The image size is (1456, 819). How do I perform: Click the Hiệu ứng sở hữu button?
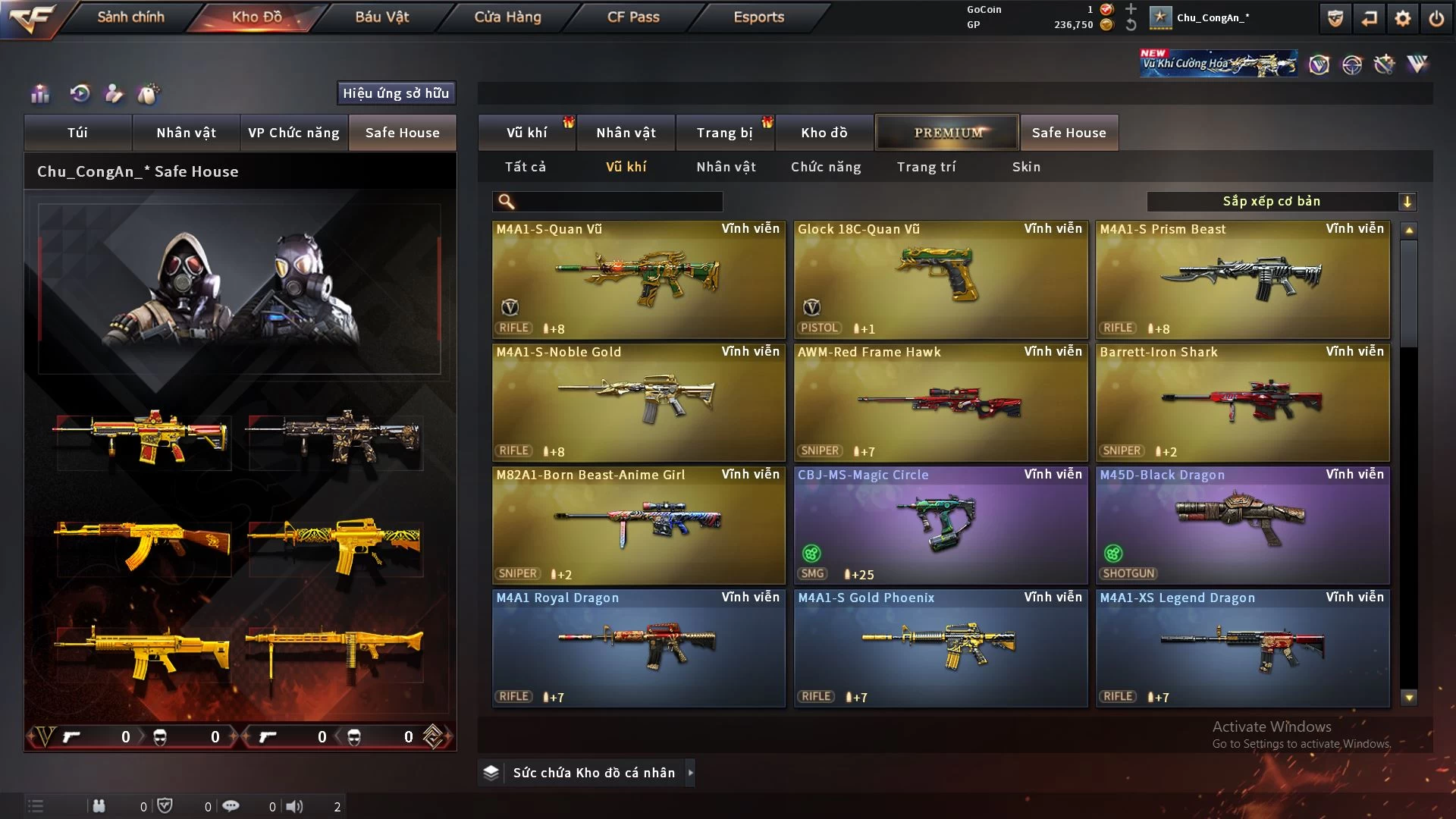coord(396,93)
